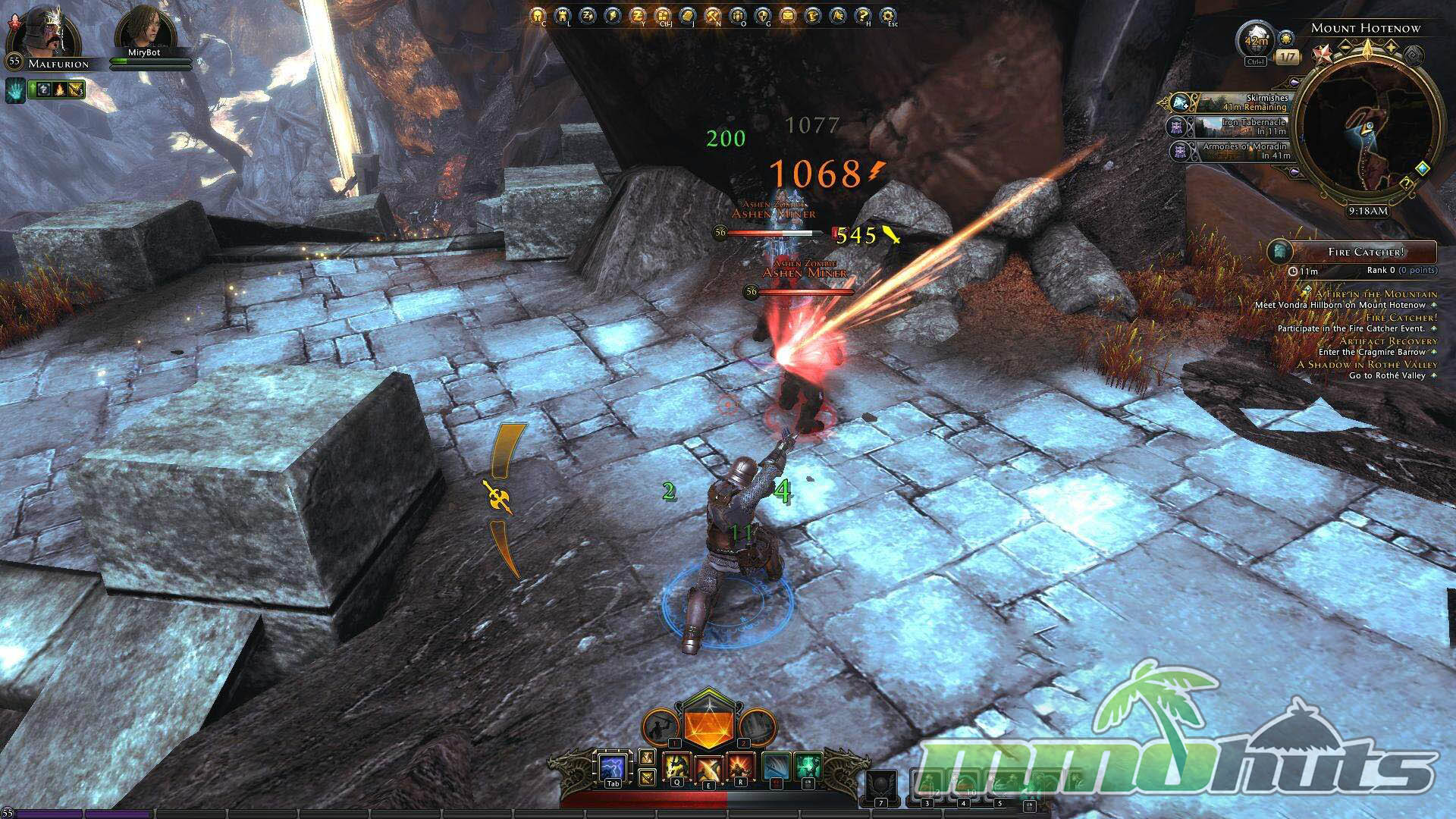
Task: Trigger the orange d20 action point gem
Action: point(708,723)
